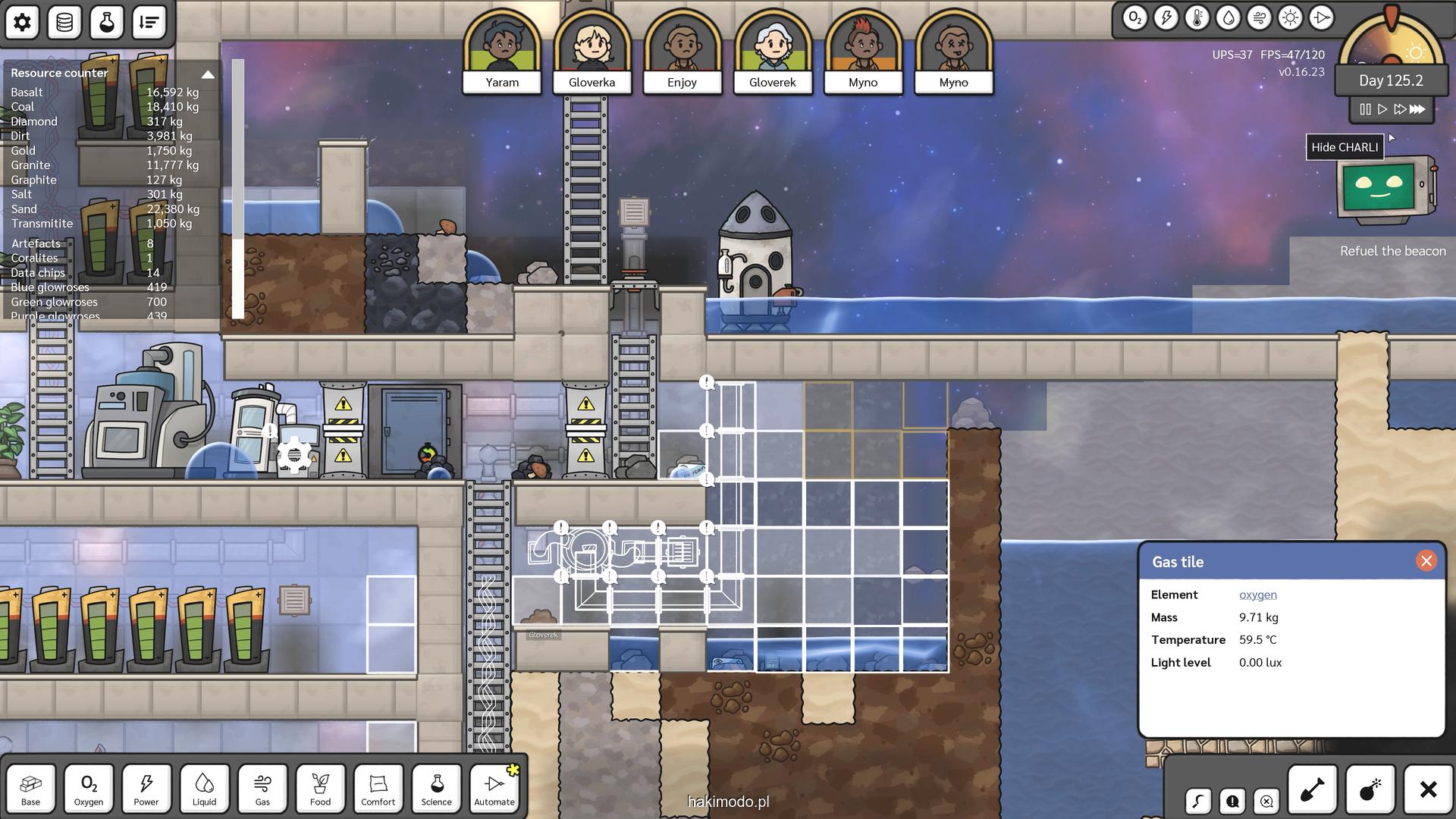Follow the oxygen element link
The image size is (1456, 819).
[1257, 595]
